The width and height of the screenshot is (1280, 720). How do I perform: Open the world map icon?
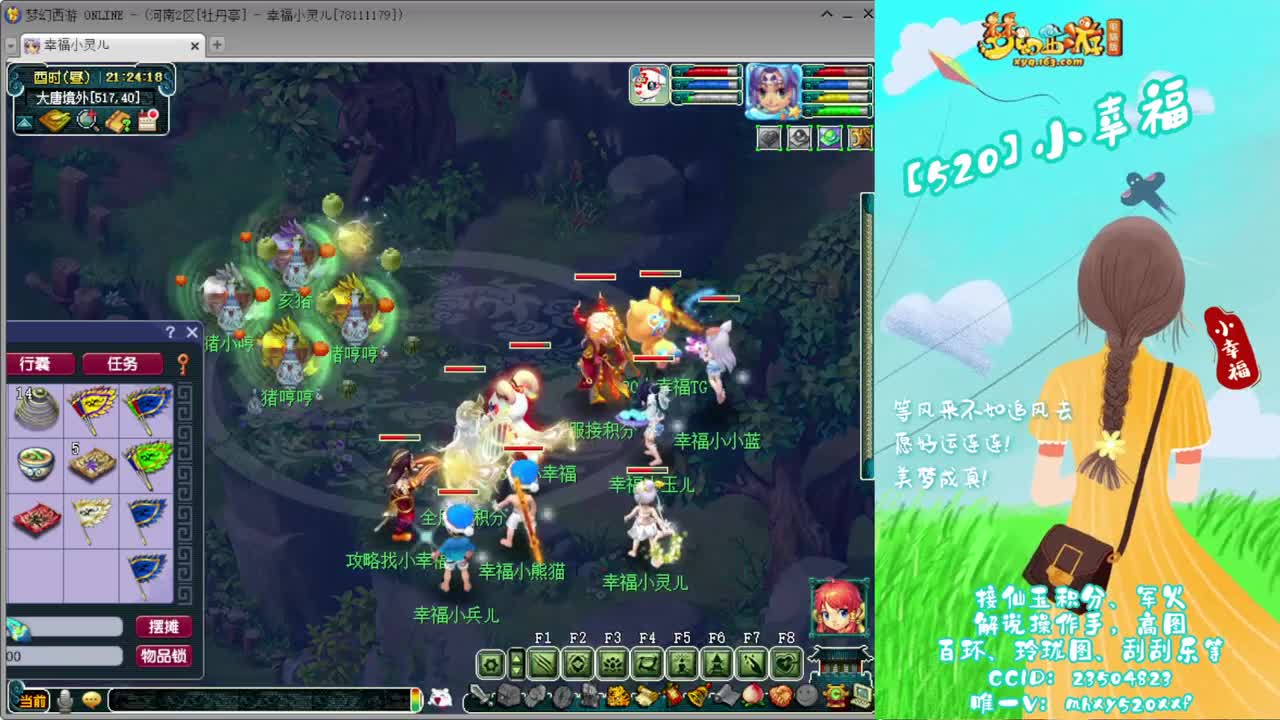point(54,120)
